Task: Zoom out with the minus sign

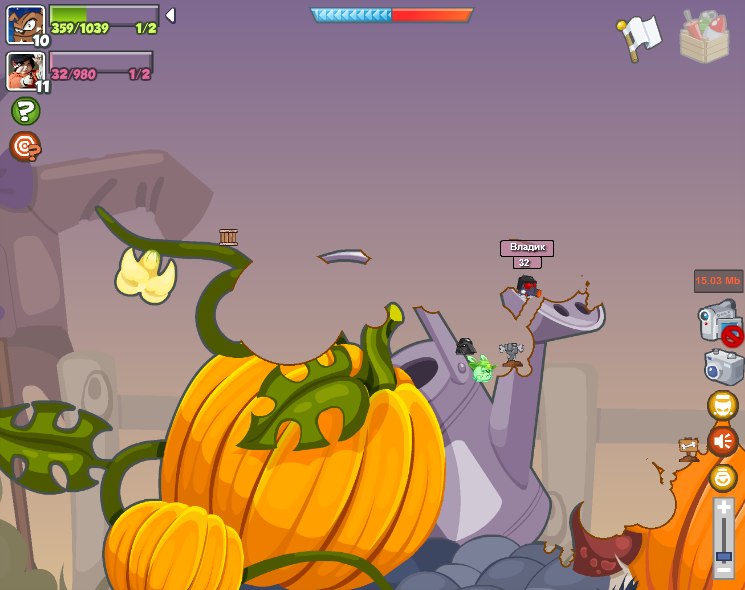Action: pyautogui.click(x=724, y=569)
